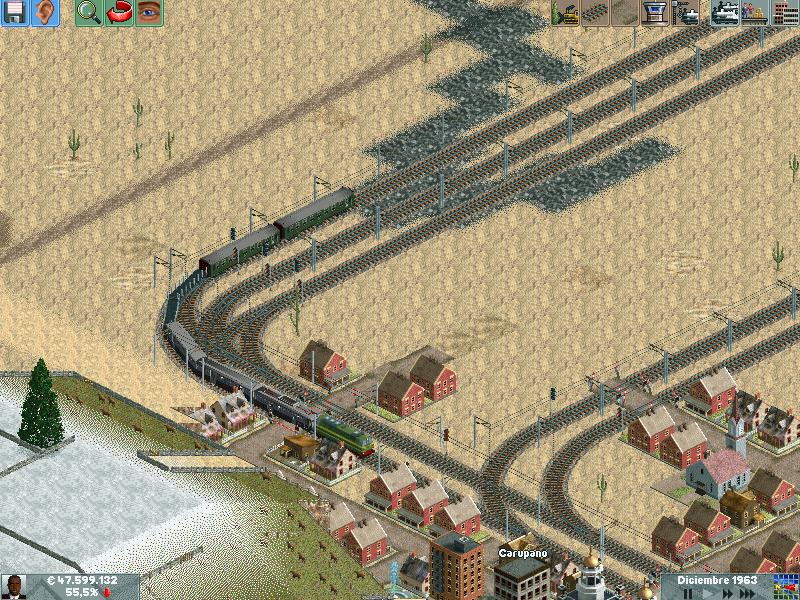This screenshot has width=800, height=600.
Task: Open the airport control tower build menu
Action: click(x=655, y=13)
